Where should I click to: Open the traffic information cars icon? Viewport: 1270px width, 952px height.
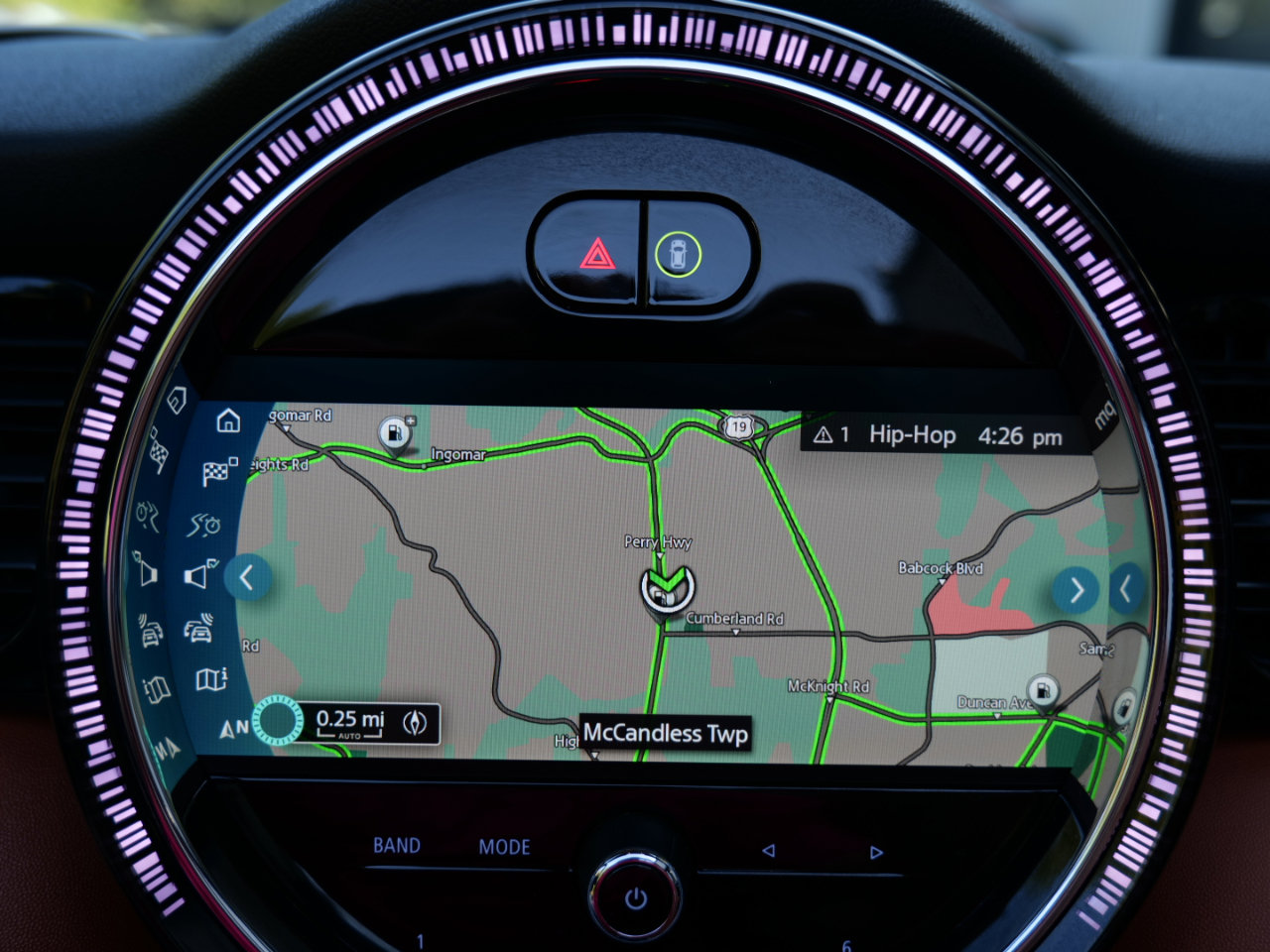[x=200, y=630]
